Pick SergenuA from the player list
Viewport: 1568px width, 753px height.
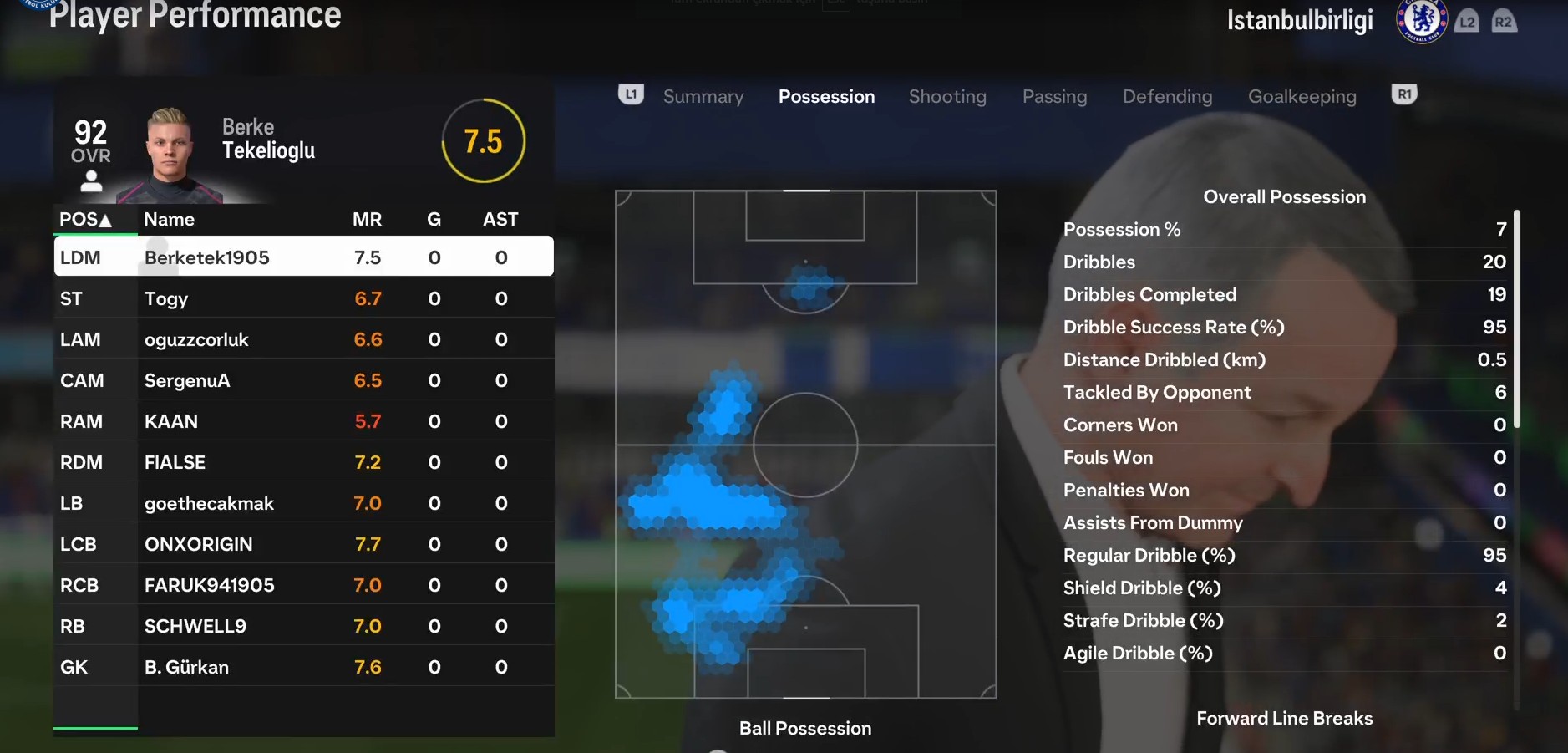tap(303, 380)
